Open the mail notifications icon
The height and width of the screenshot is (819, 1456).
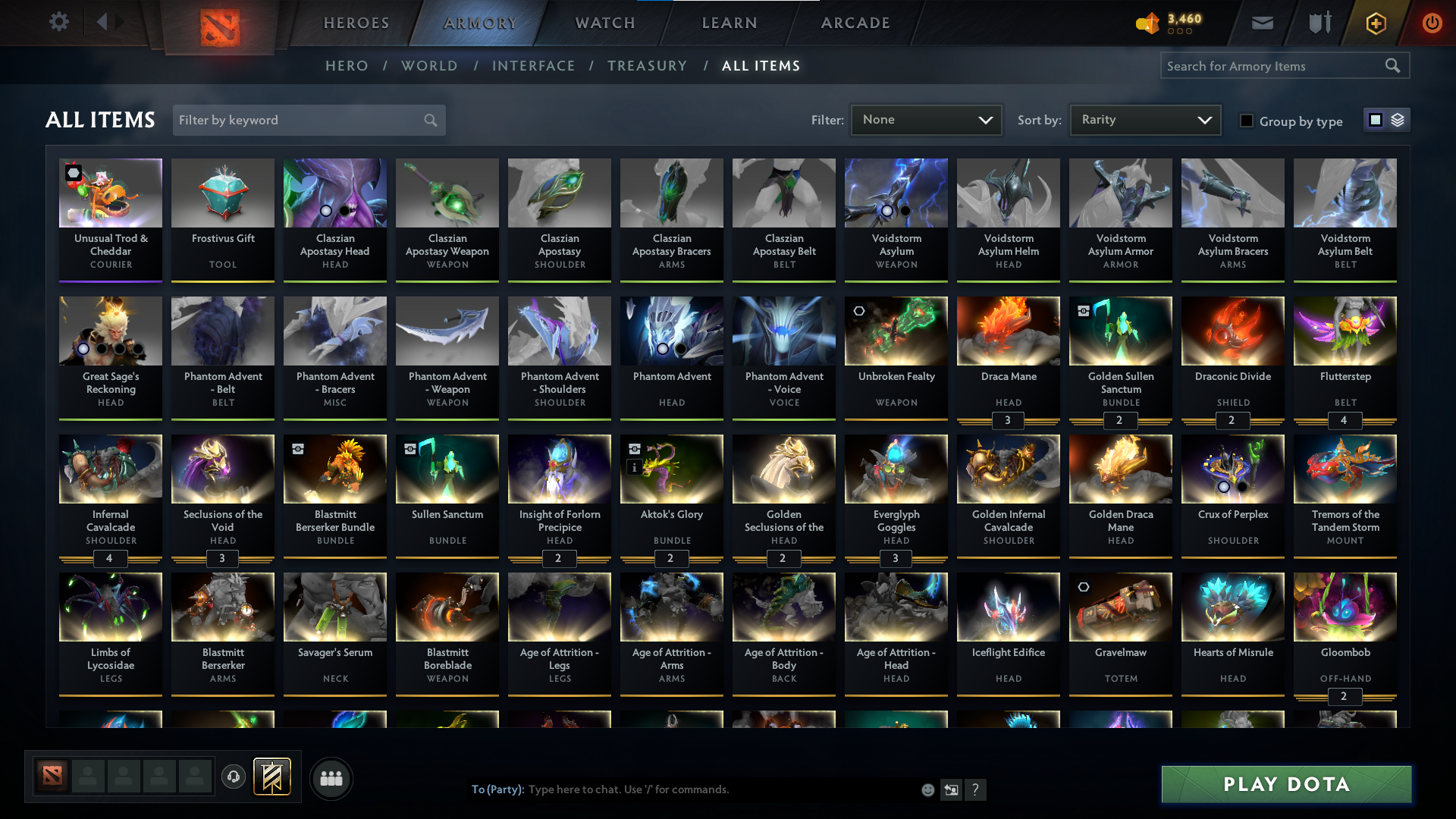tap(1262, 23)
